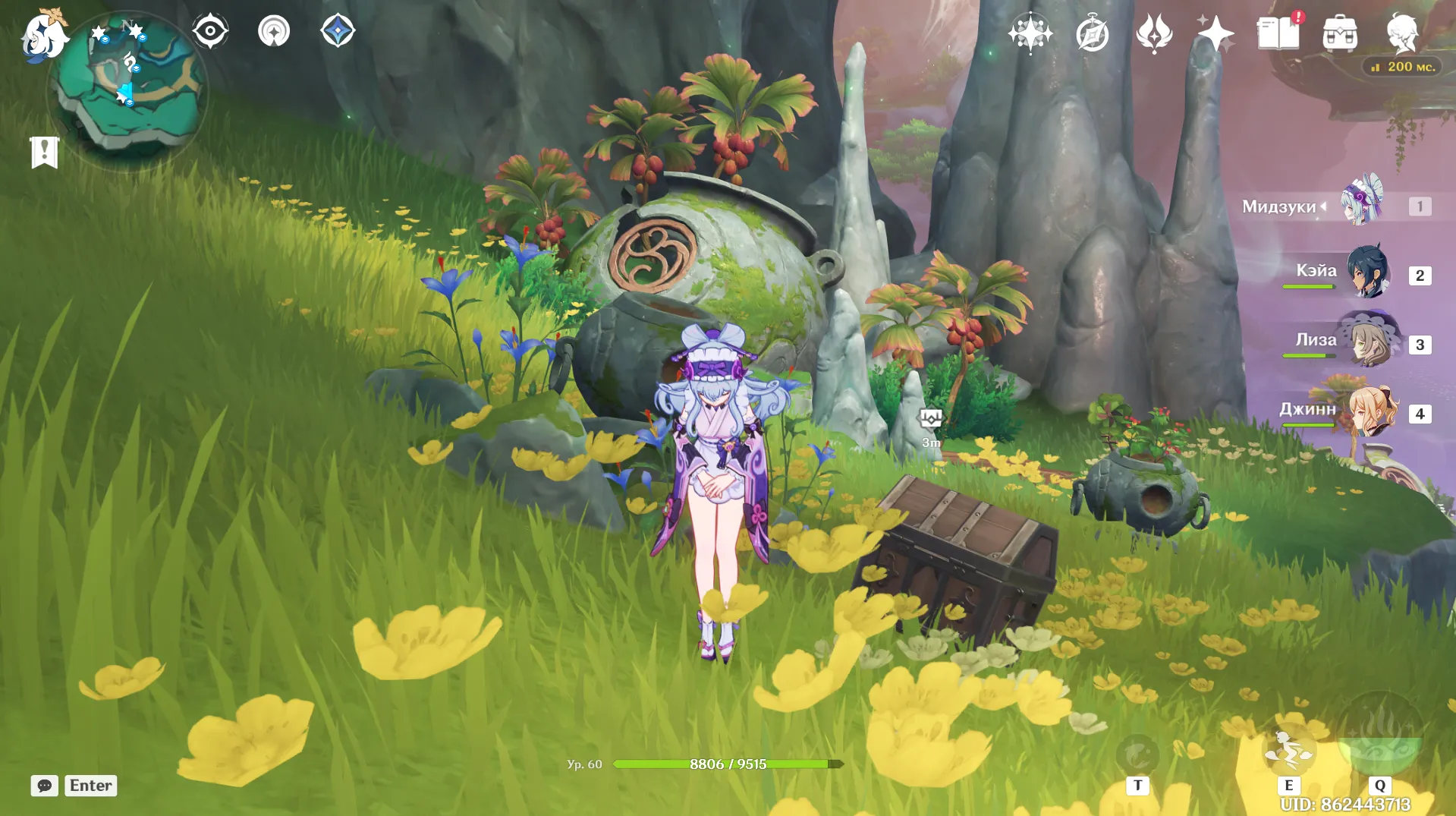
Task: Activate Mizuki's elemental skill icon
Action: (x=1288, y=748)
